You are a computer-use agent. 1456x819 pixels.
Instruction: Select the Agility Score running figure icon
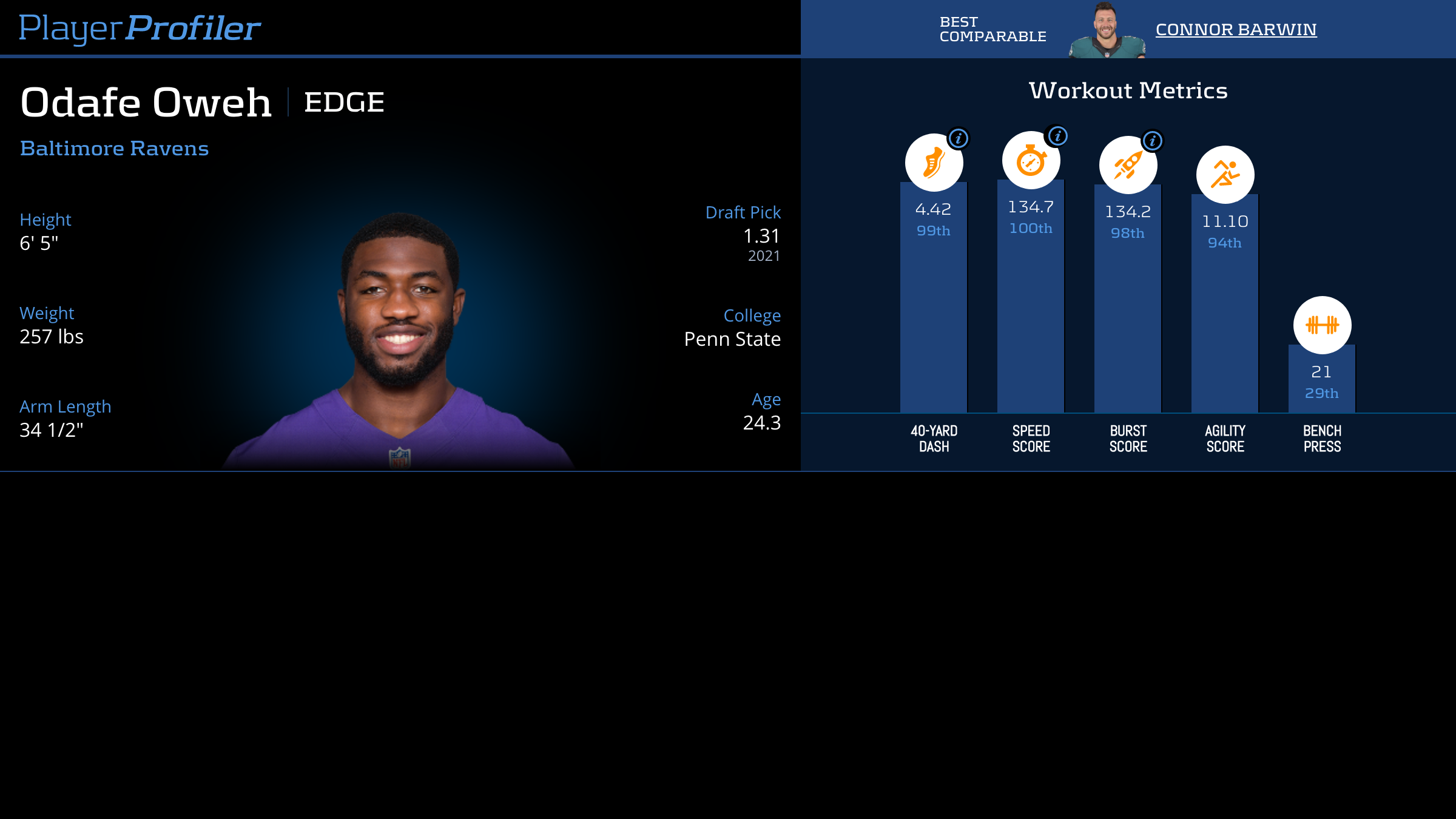(1225, 175)
